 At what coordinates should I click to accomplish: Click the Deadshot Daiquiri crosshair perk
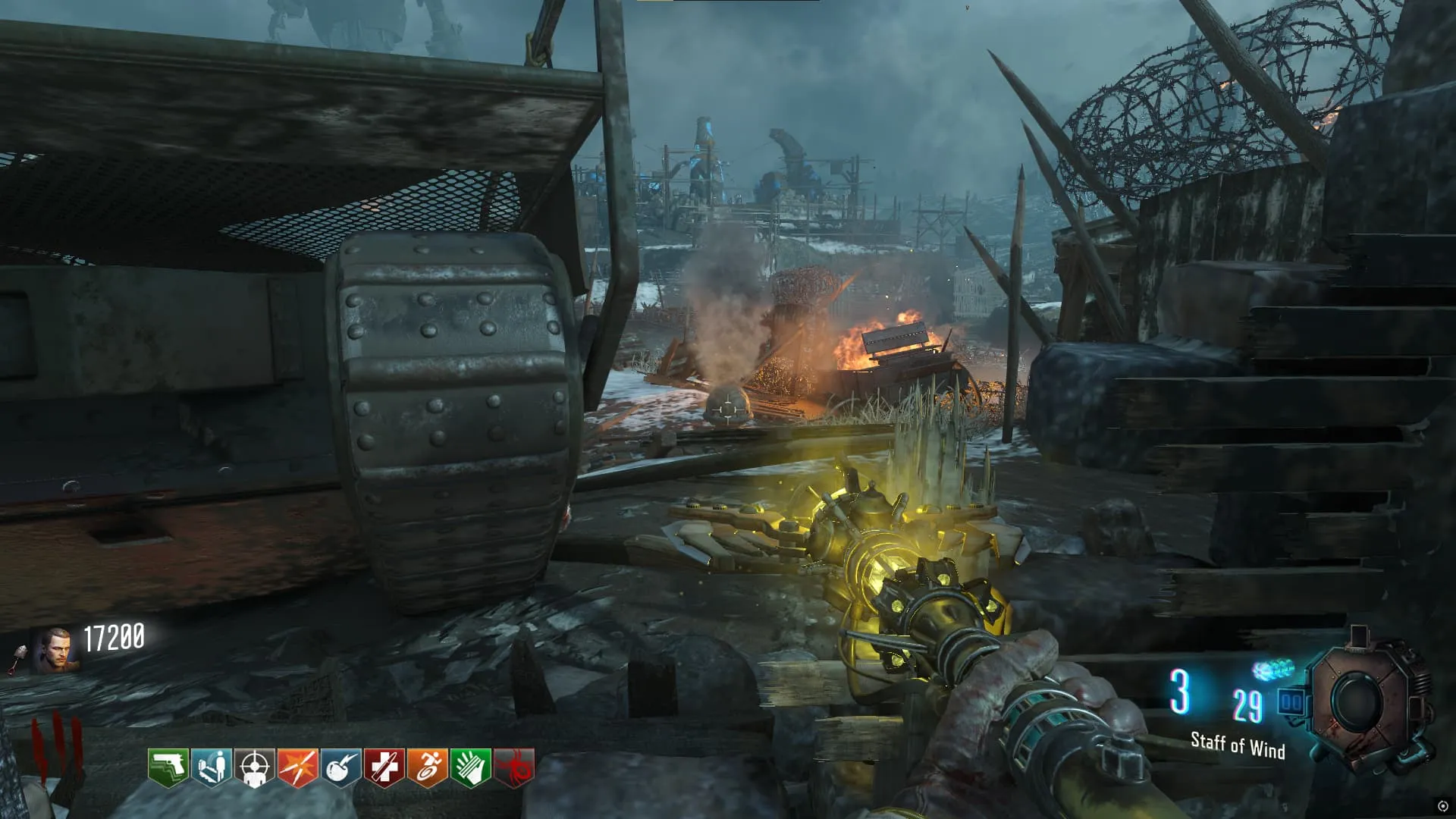[x=254, y=767]
